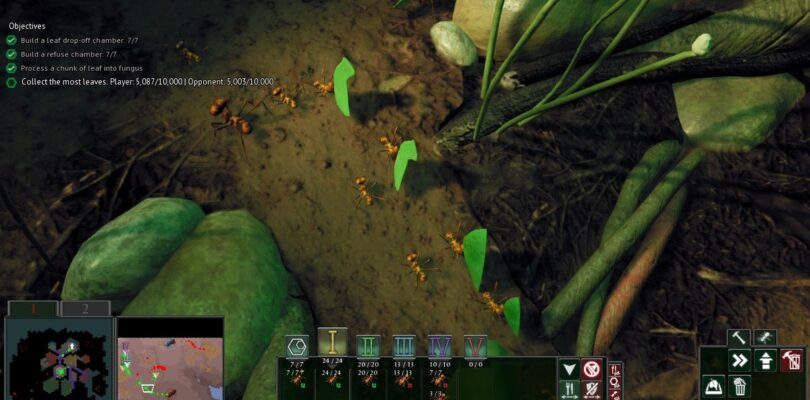Screen dimensions: 810x400
Task: Select pheromone group I
Action: (x=333, y=343)
